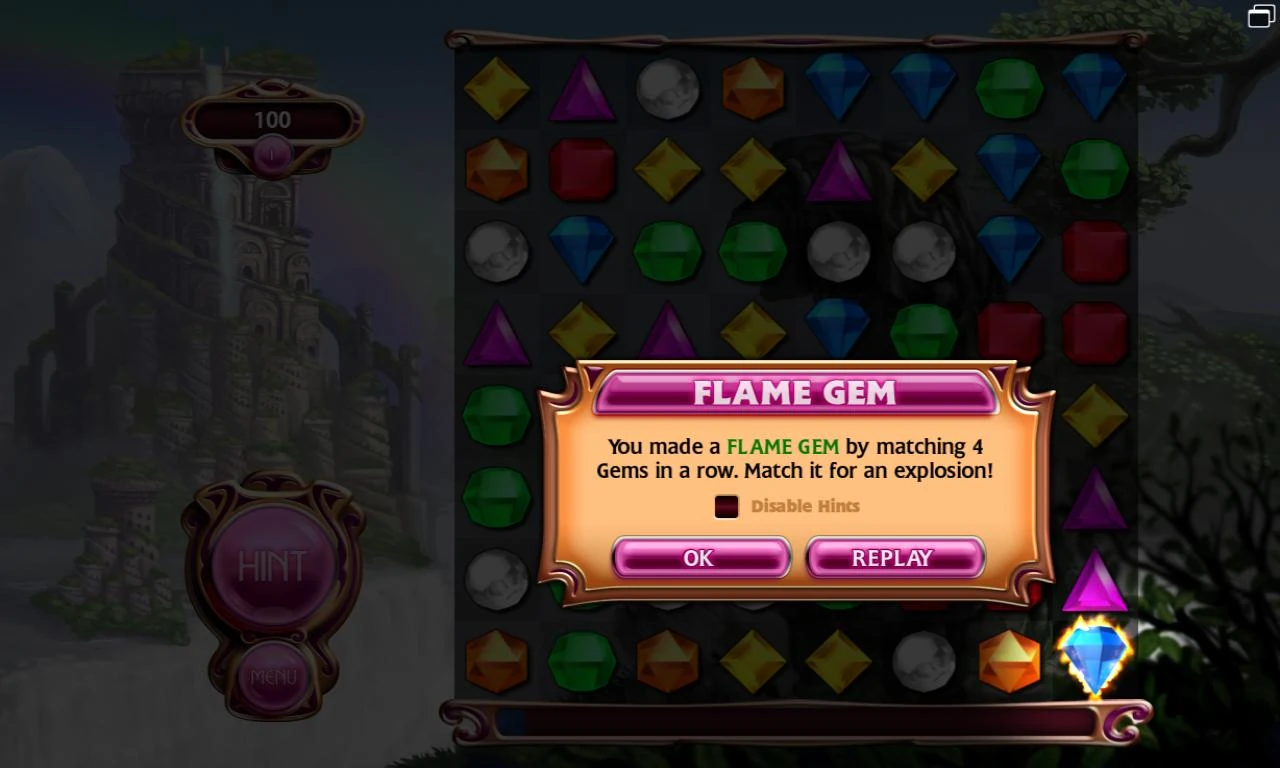Click REPLAY to watch the move again
Viewport: 1280px width, 768px height.
[x=895, y=558]
